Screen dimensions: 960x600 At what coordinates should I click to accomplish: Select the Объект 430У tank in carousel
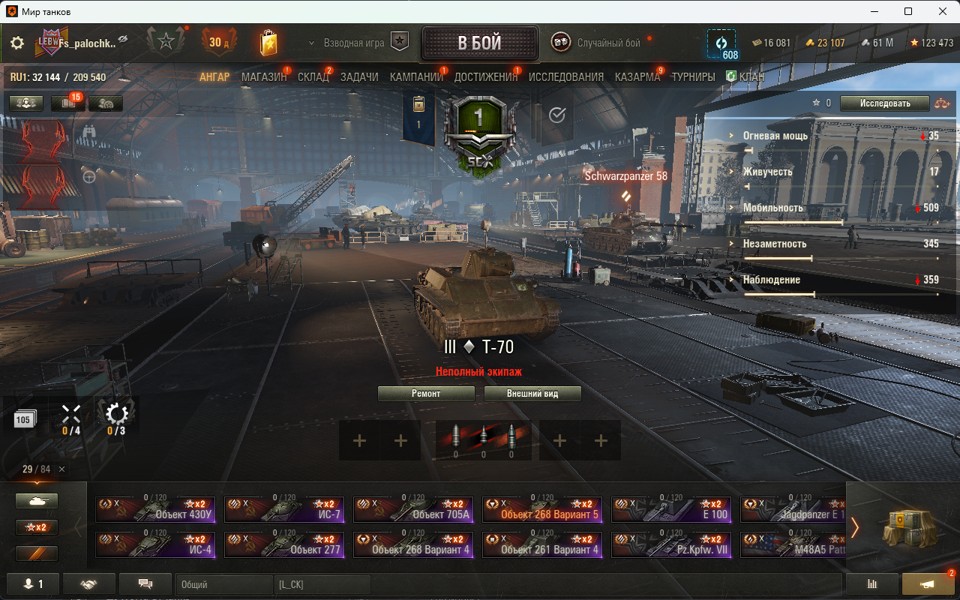click(x=155, y=510)
